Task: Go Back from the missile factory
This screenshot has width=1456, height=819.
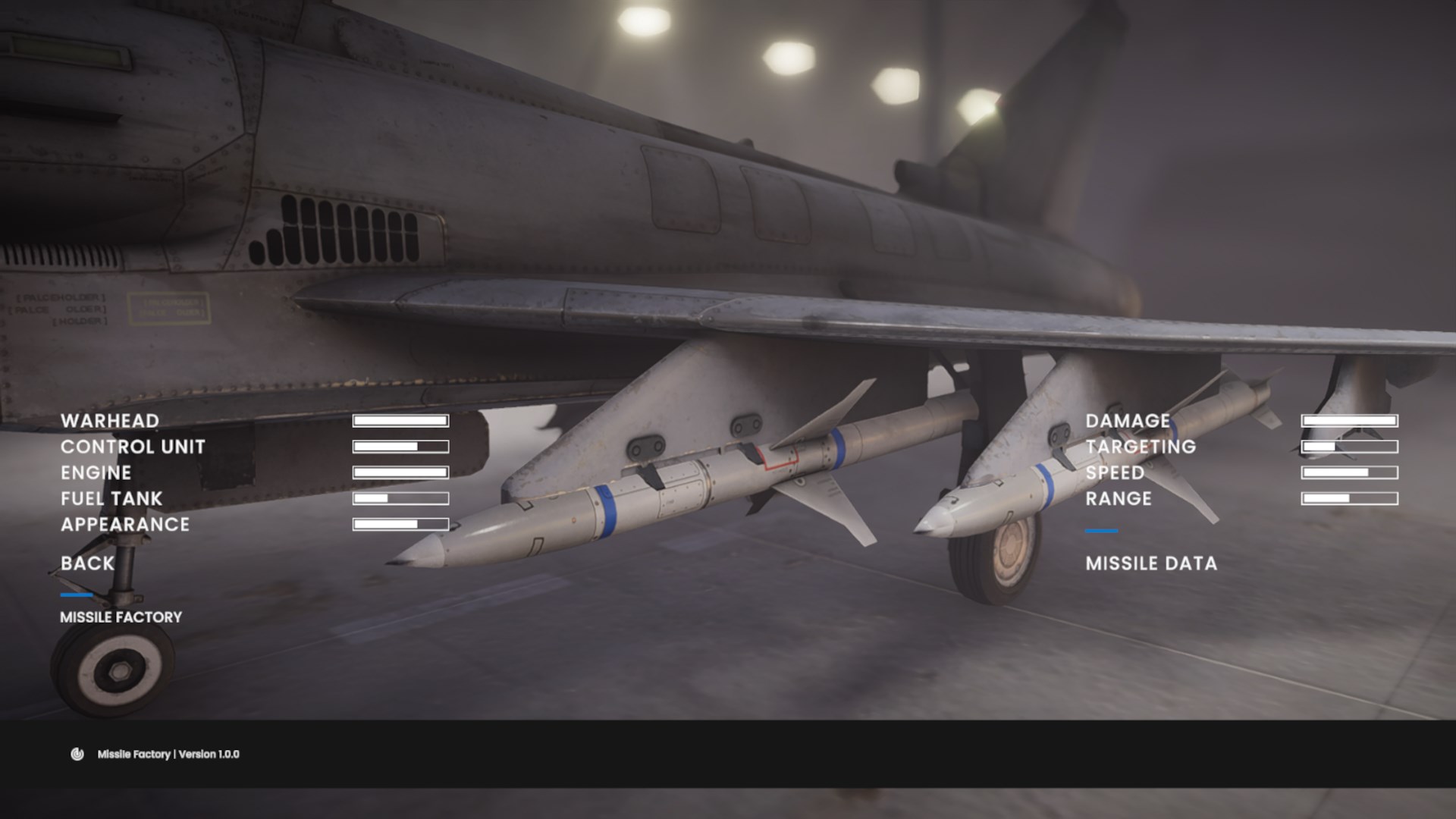Action: pos(87,563)
